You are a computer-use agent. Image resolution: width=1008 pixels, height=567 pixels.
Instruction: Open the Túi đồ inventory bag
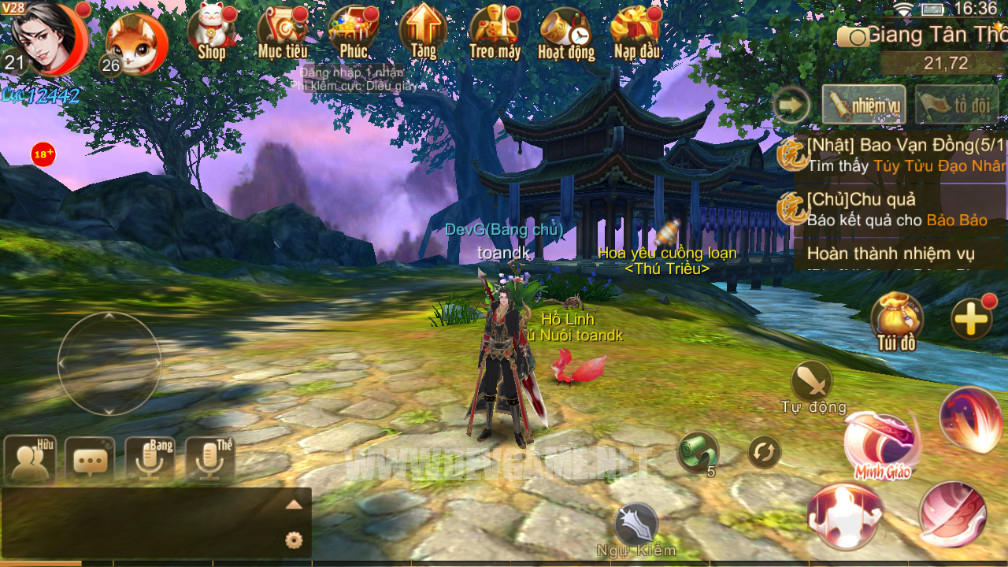(896, 318)
